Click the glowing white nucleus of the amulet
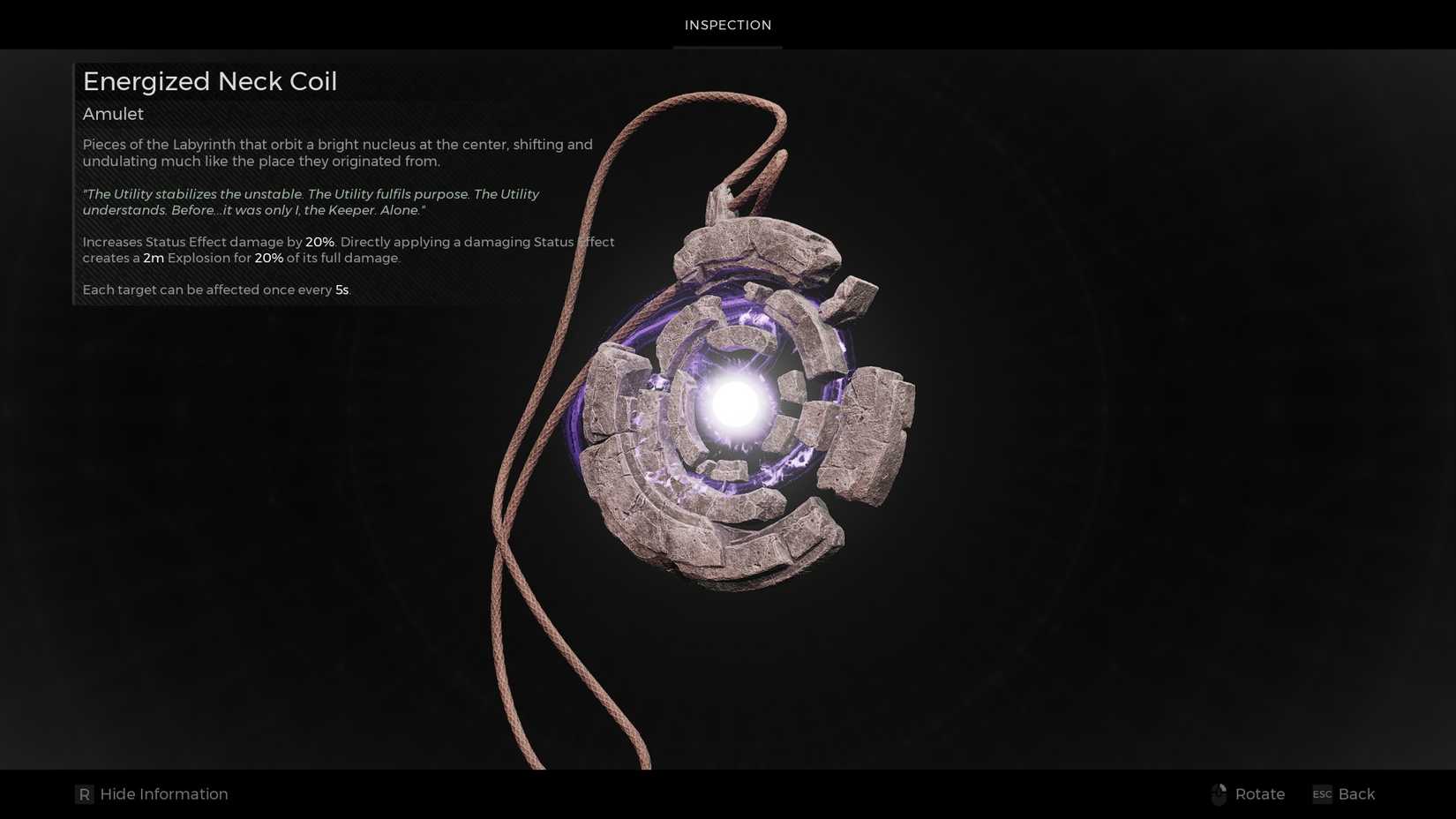1456x819 pixels. pos(732,406)
